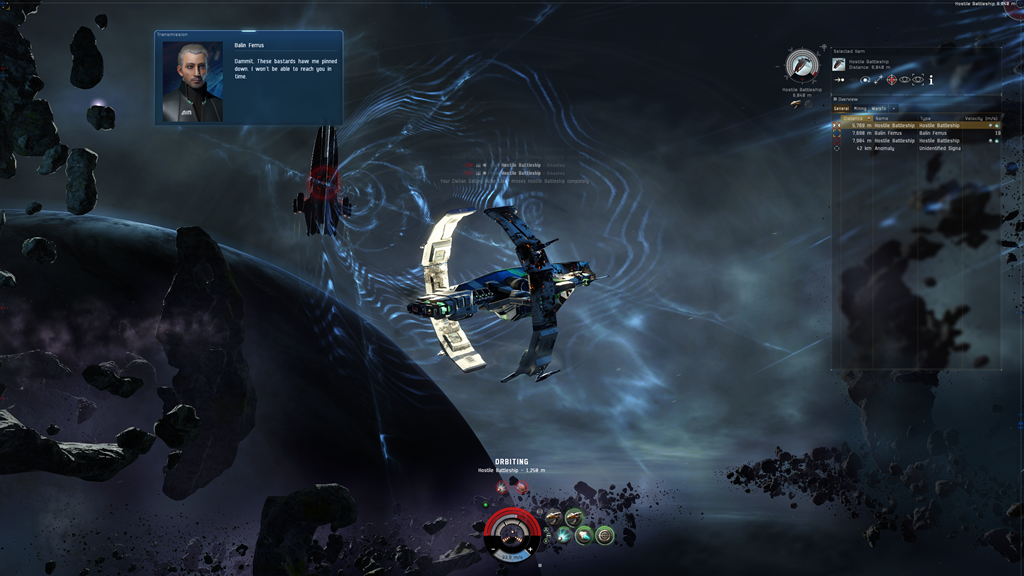1024x576 pixels.
Task: Open the WarpTo overview tab
Action: tap(878, 108)
